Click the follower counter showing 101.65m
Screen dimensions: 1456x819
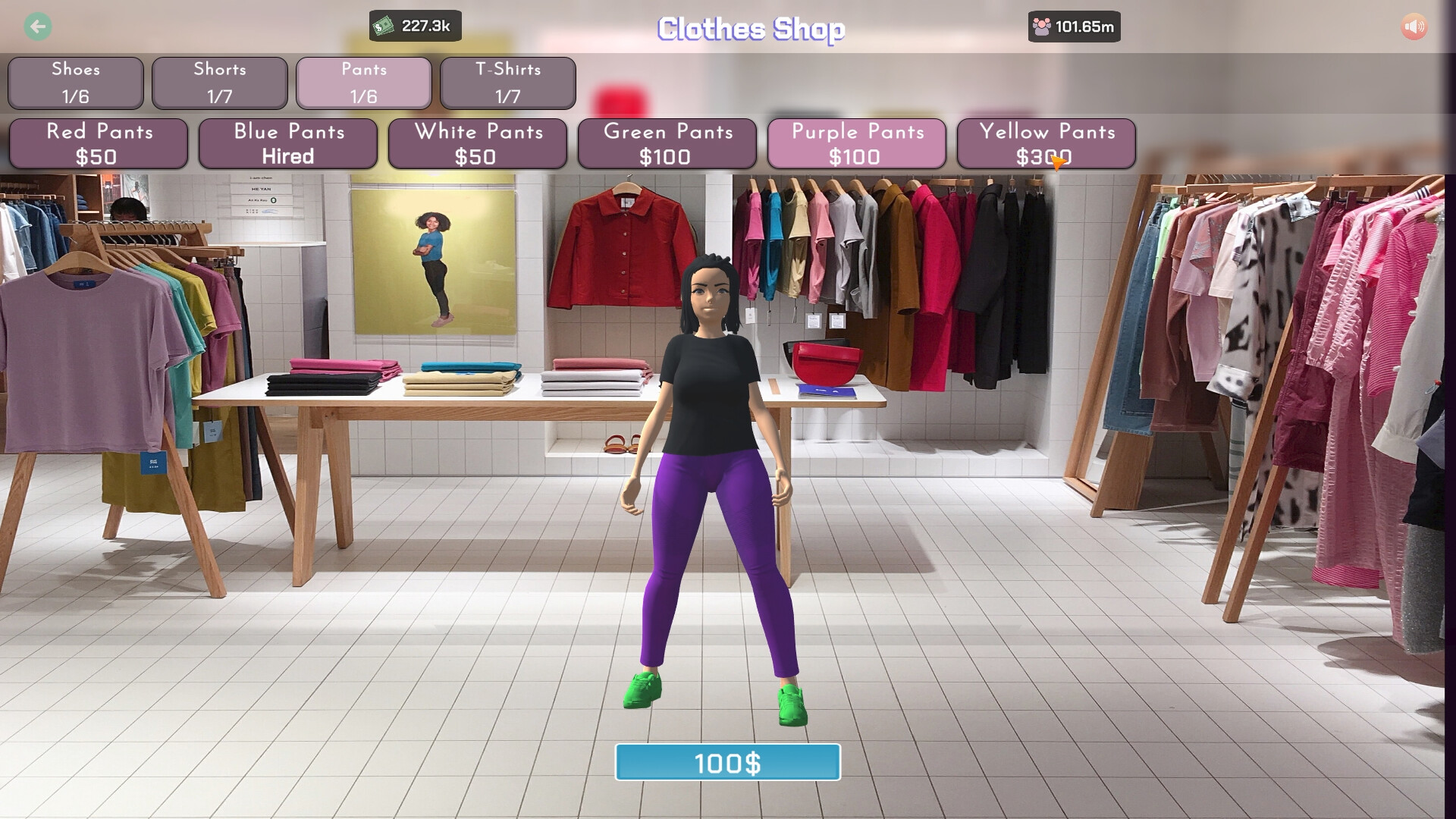click(x=1084, y=26)
